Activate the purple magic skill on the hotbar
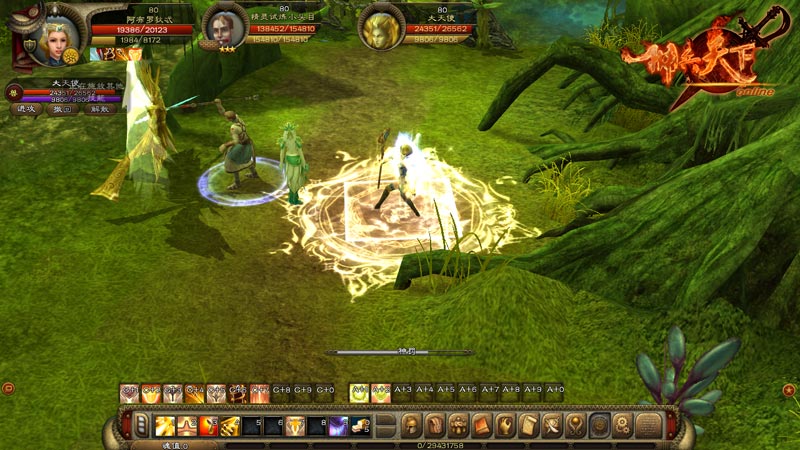The image size is (800, 450). click(339, 427)
